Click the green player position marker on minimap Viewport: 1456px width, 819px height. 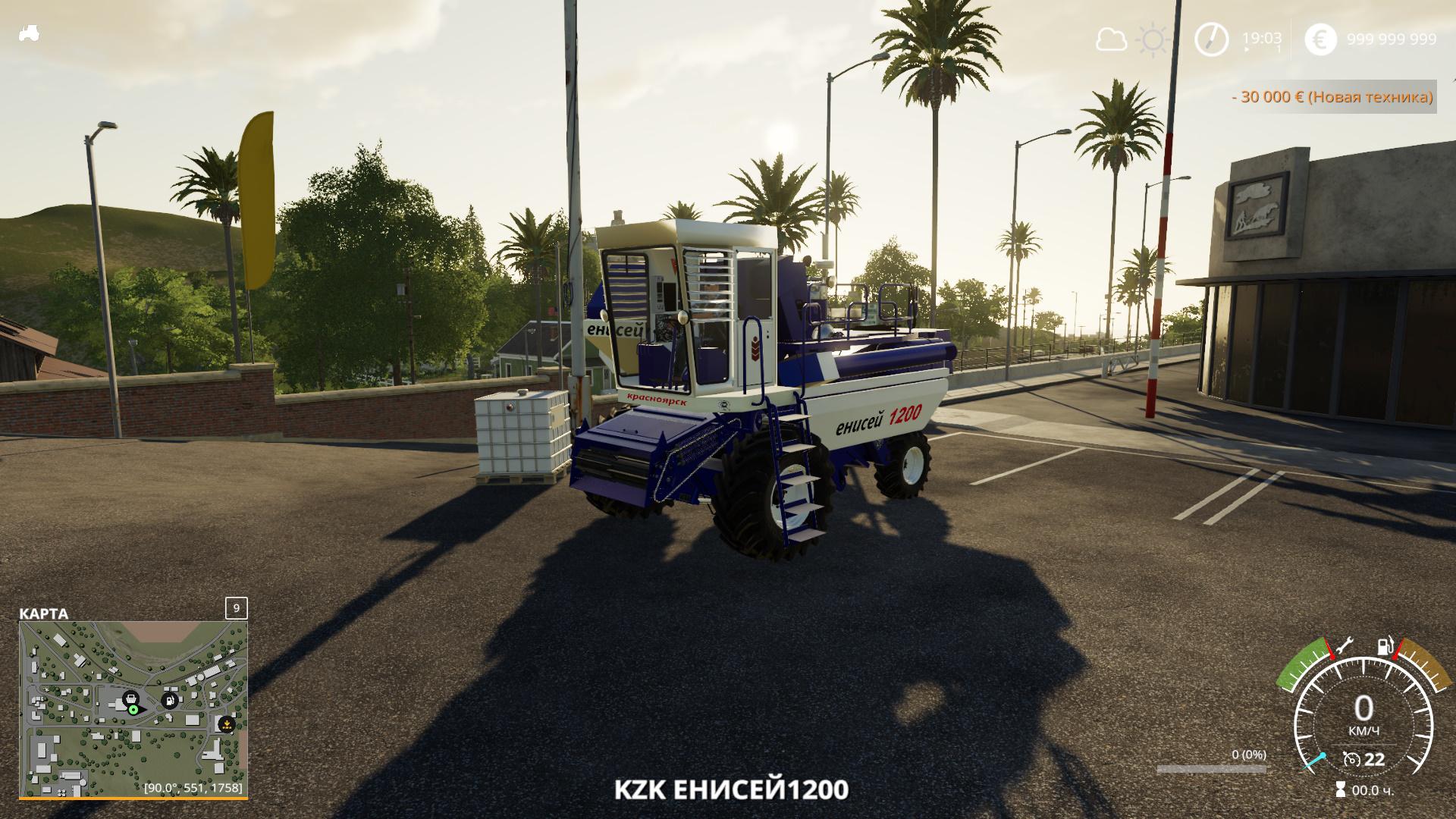click(133, 710)
